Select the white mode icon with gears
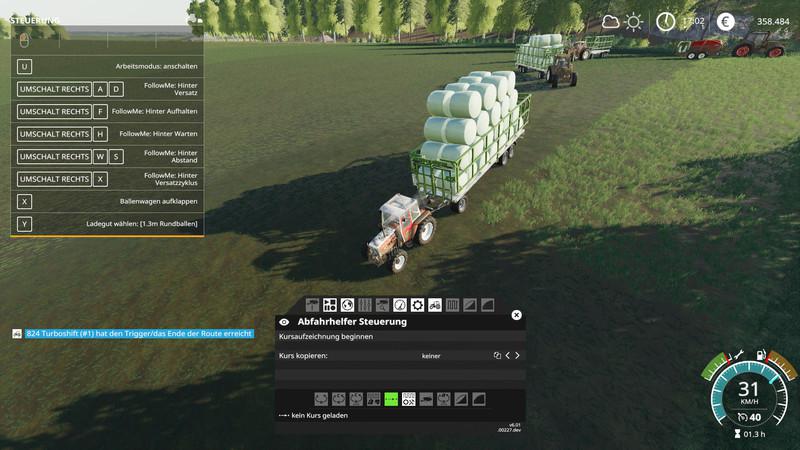This screenshot has width=800, height=450. pos(408,399)
